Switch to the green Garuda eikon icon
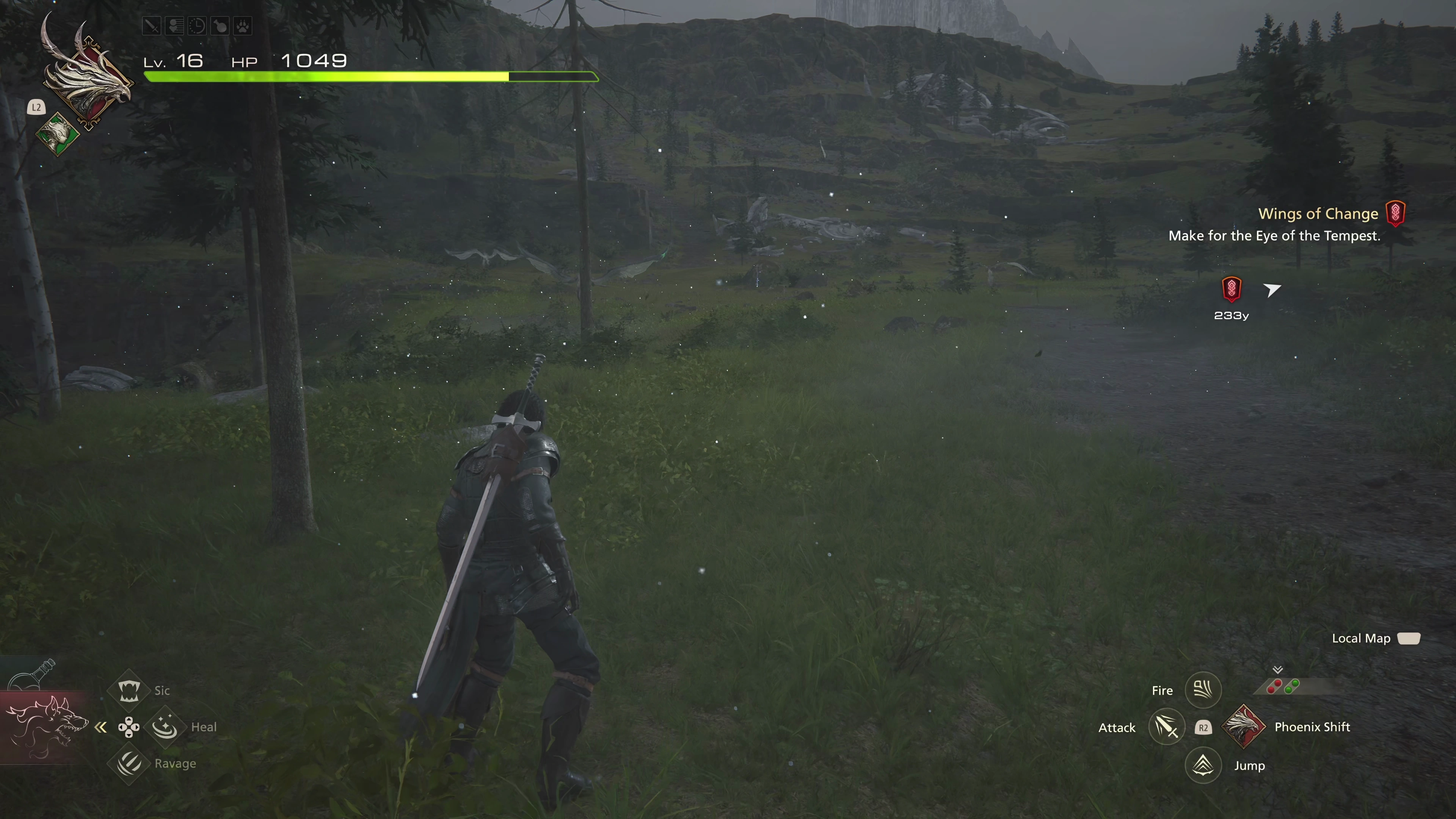This screenshot has width=1456, height=819. (x=58, y=133)
